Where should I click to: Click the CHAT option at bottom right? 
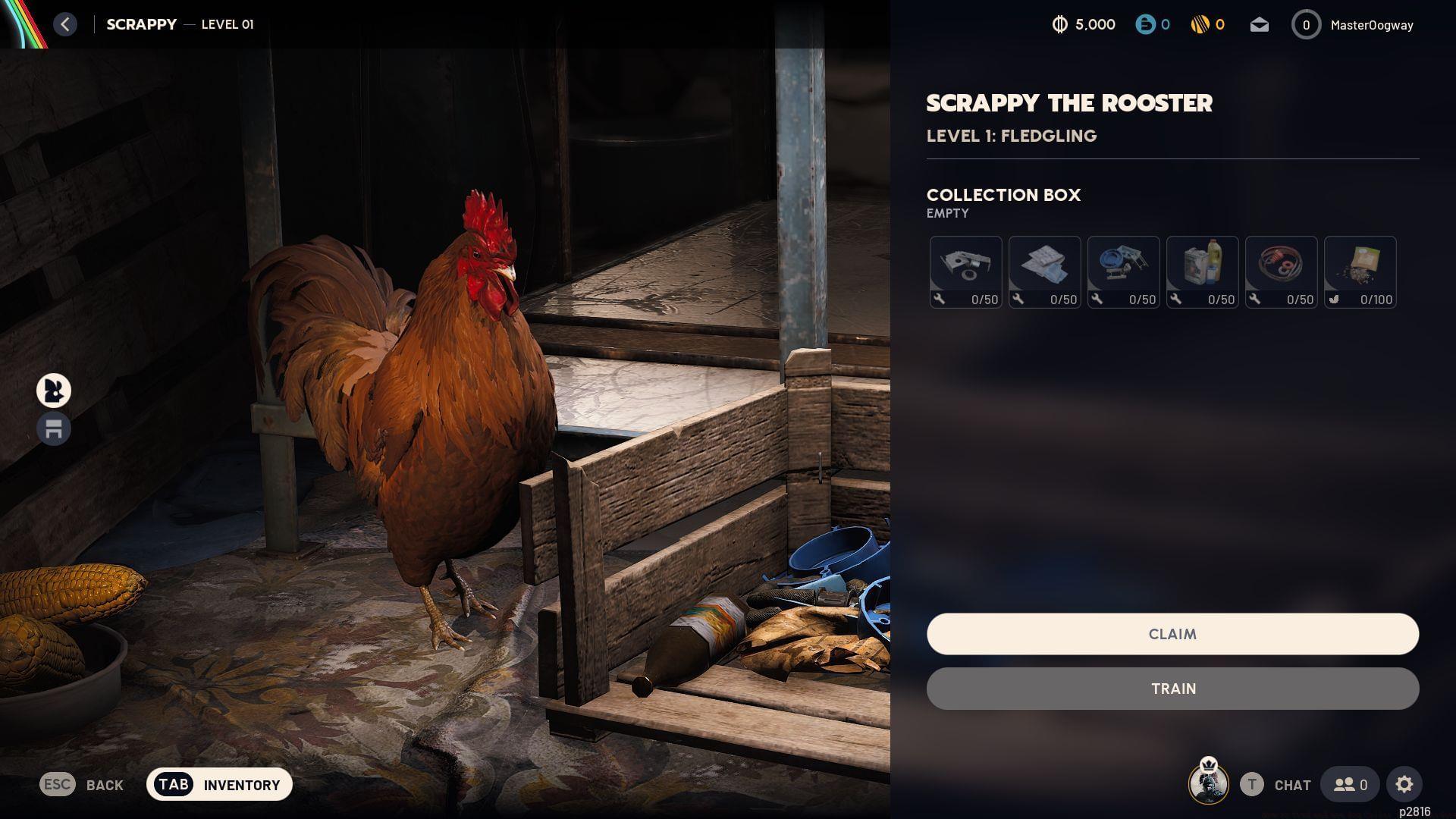[x=1291, y=785]
